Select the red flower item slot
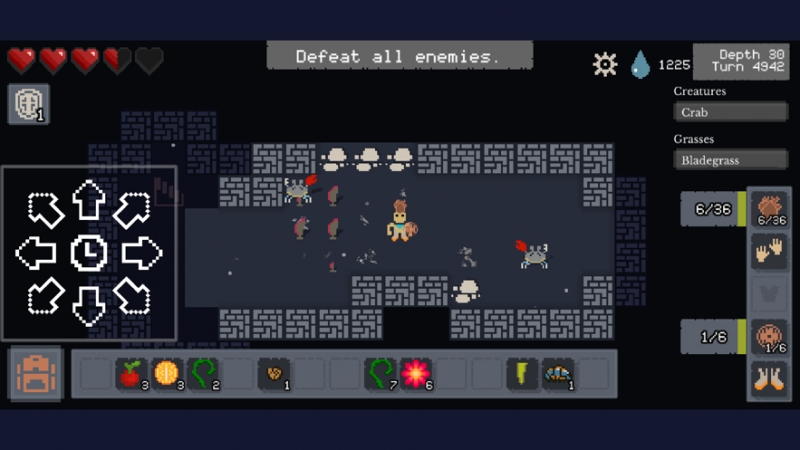Screen dimensions: 800x450 [x=415, y=374]
